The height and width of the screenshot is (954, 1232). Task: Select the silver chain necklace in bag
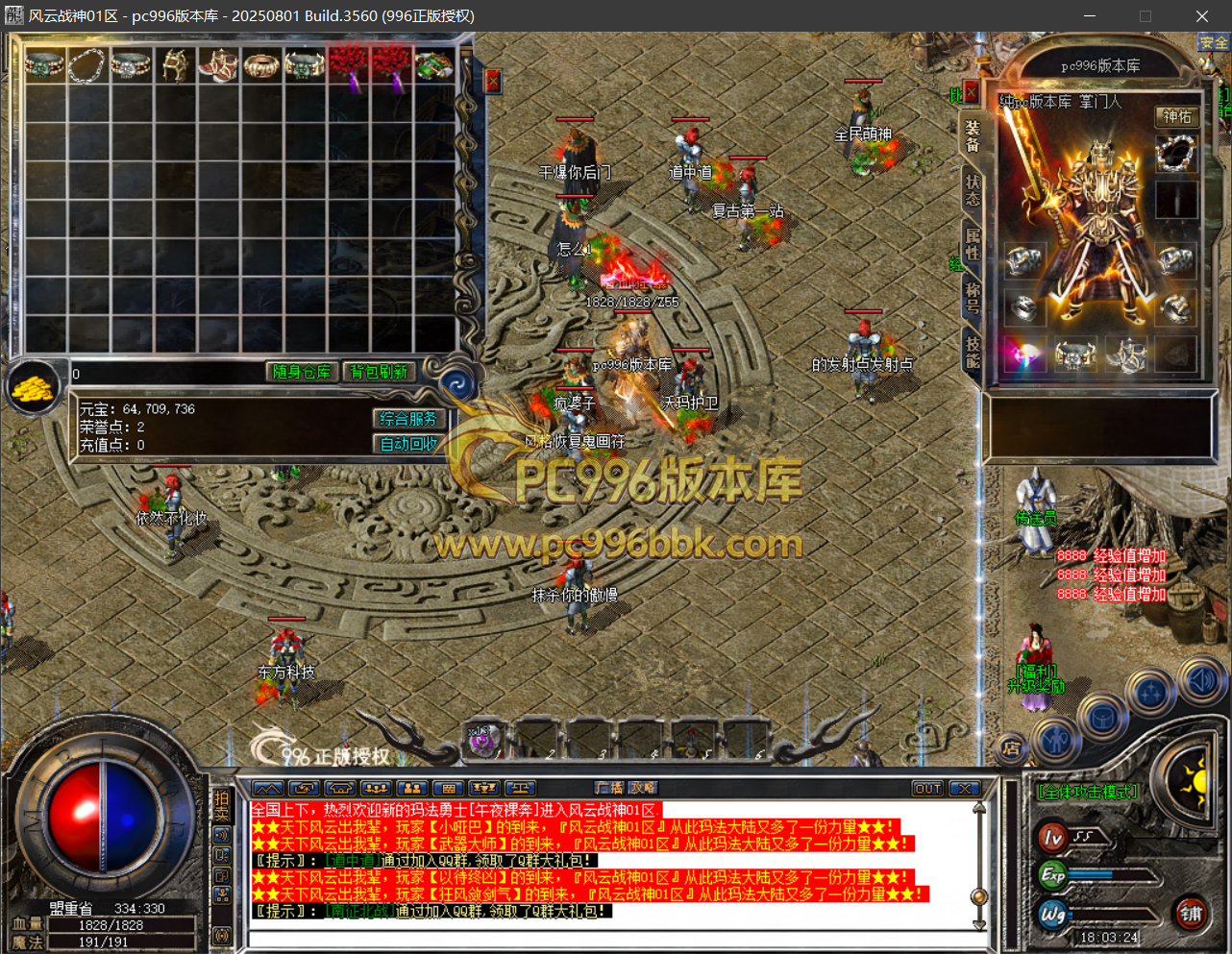87,65
